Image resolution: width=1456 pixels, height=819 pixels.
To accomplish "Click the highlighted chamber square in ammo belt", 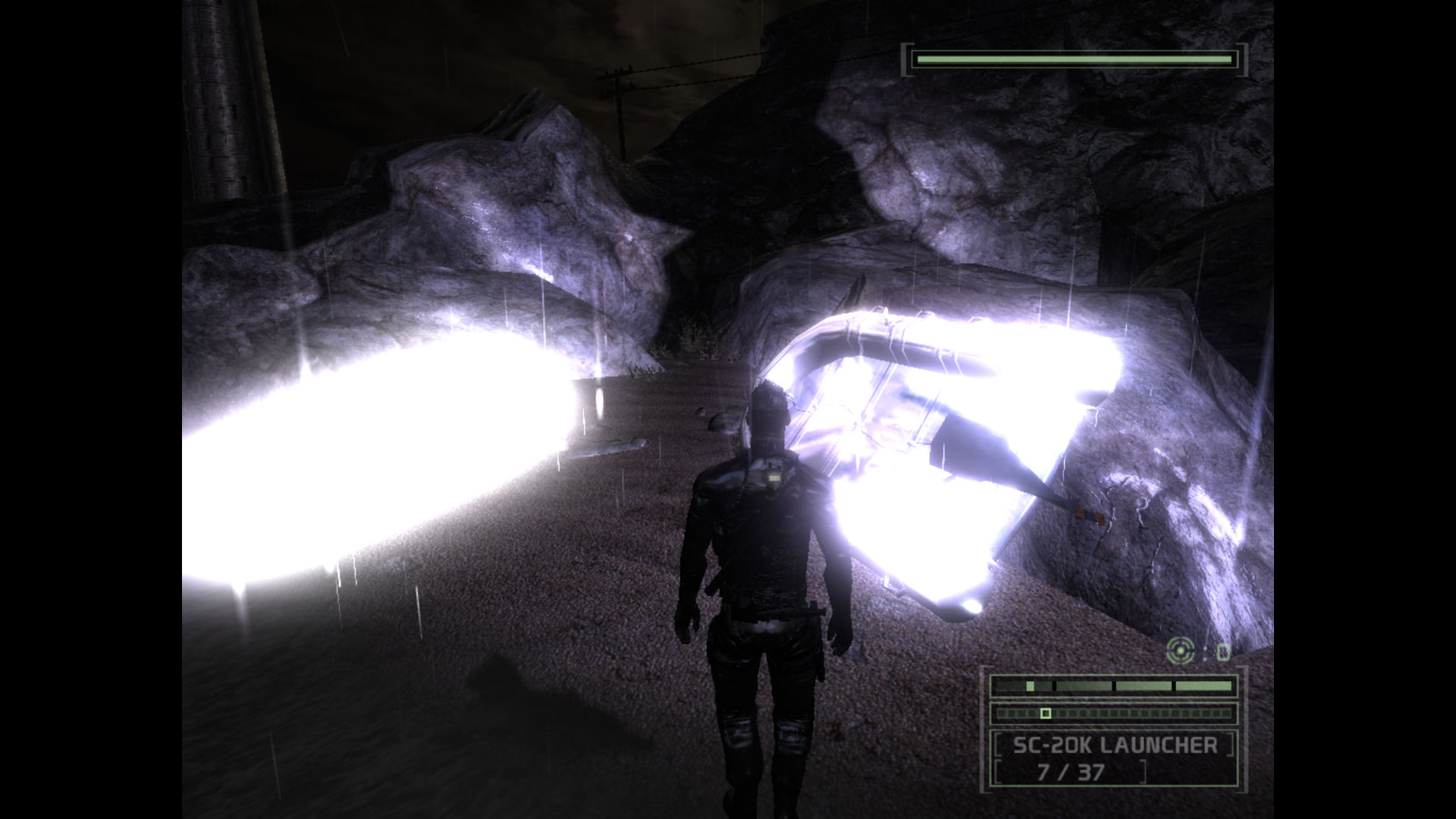I will [1046, 713].
